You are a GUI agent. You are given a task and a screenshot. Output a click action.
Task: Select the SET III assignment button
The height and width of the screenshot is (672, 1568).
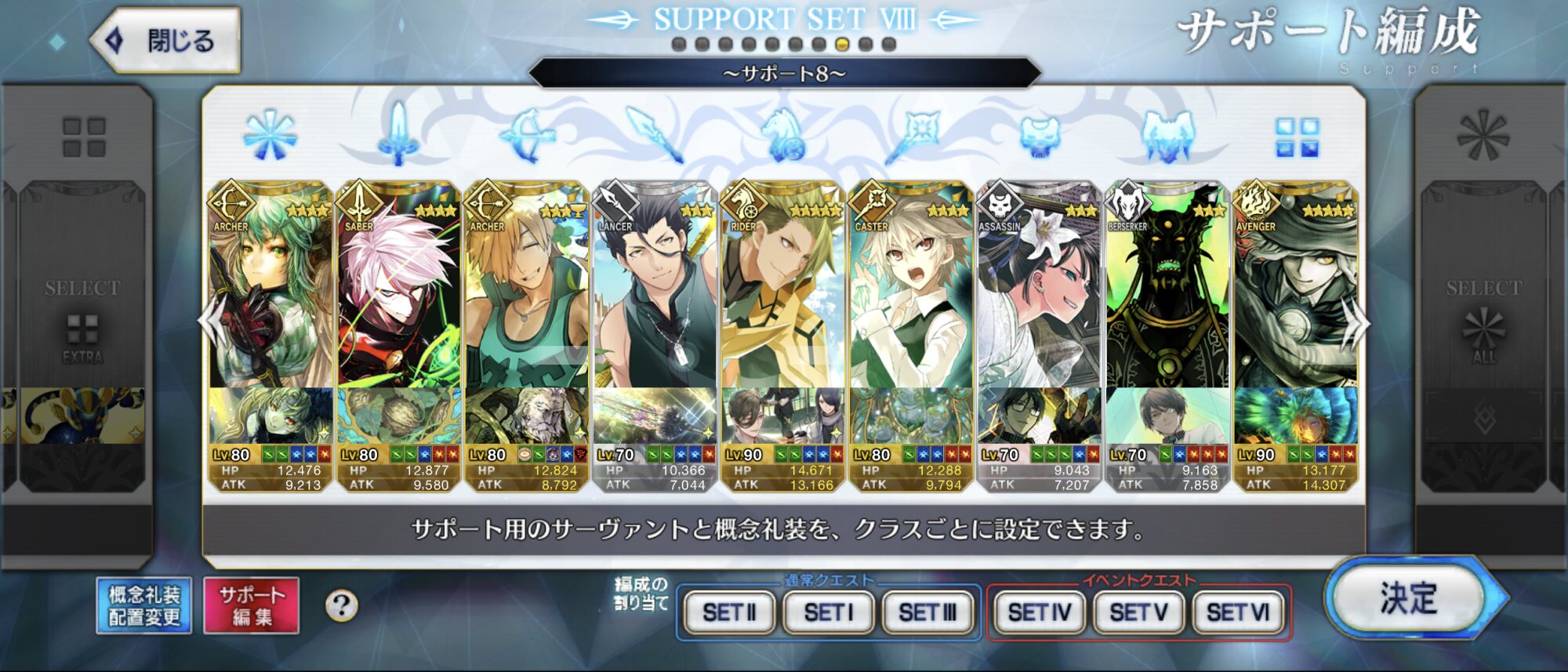click(x=927, y=612)
